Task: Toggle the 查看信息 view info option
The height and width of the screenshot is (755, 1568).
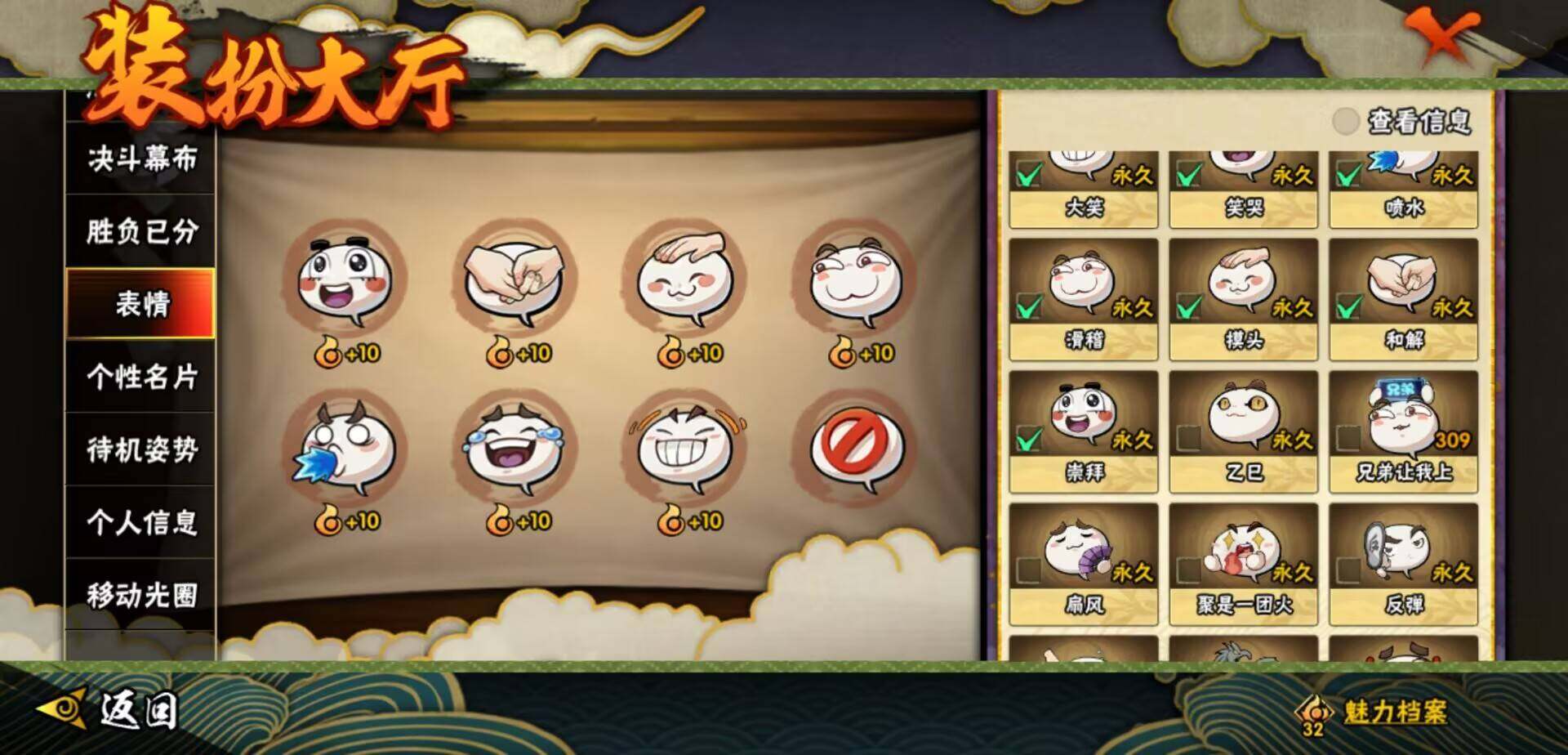Action: click(1345, 122)
